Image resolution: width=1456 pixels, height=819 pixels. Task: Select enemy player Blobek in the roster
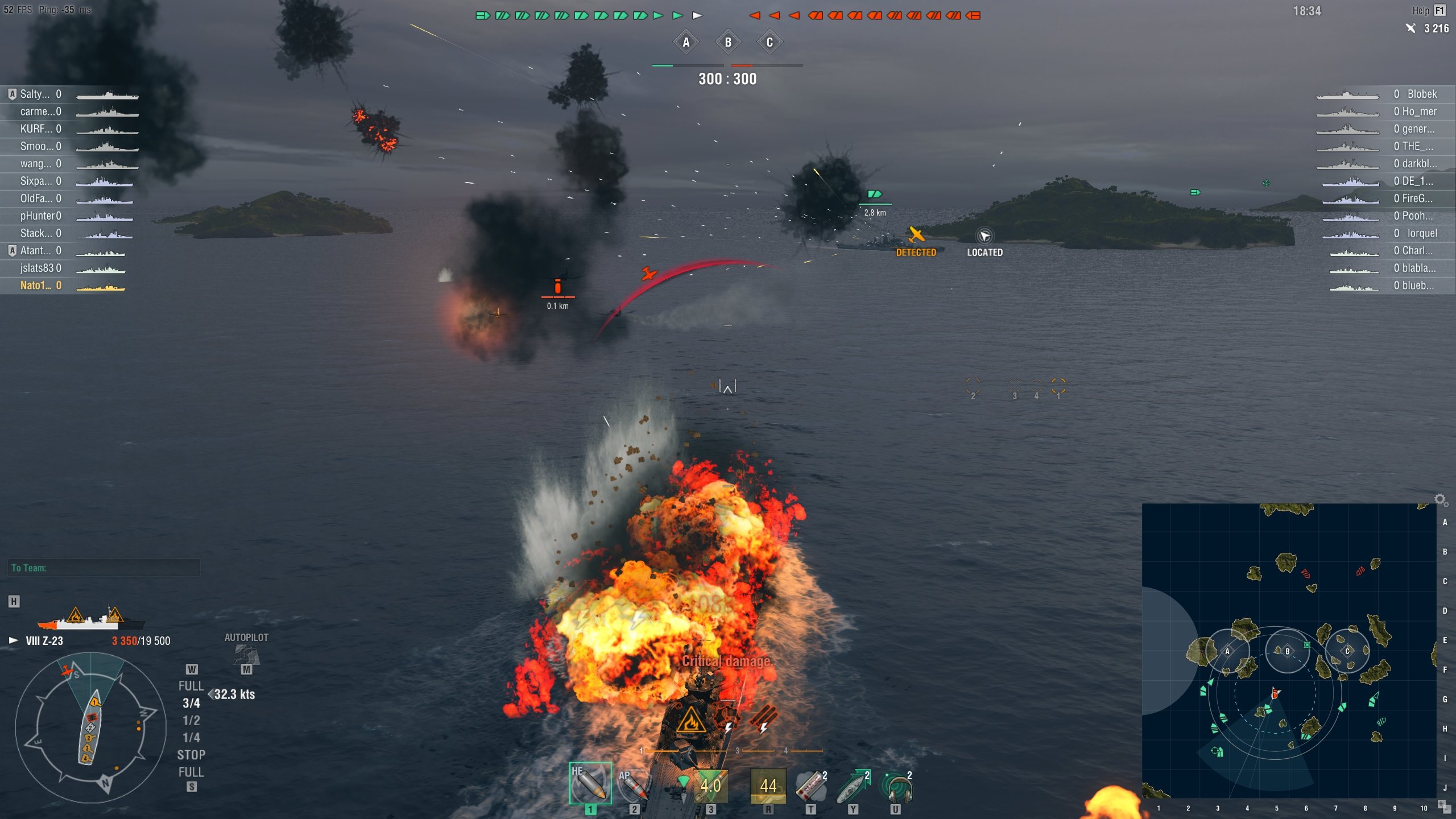[x=1422, y=94]
